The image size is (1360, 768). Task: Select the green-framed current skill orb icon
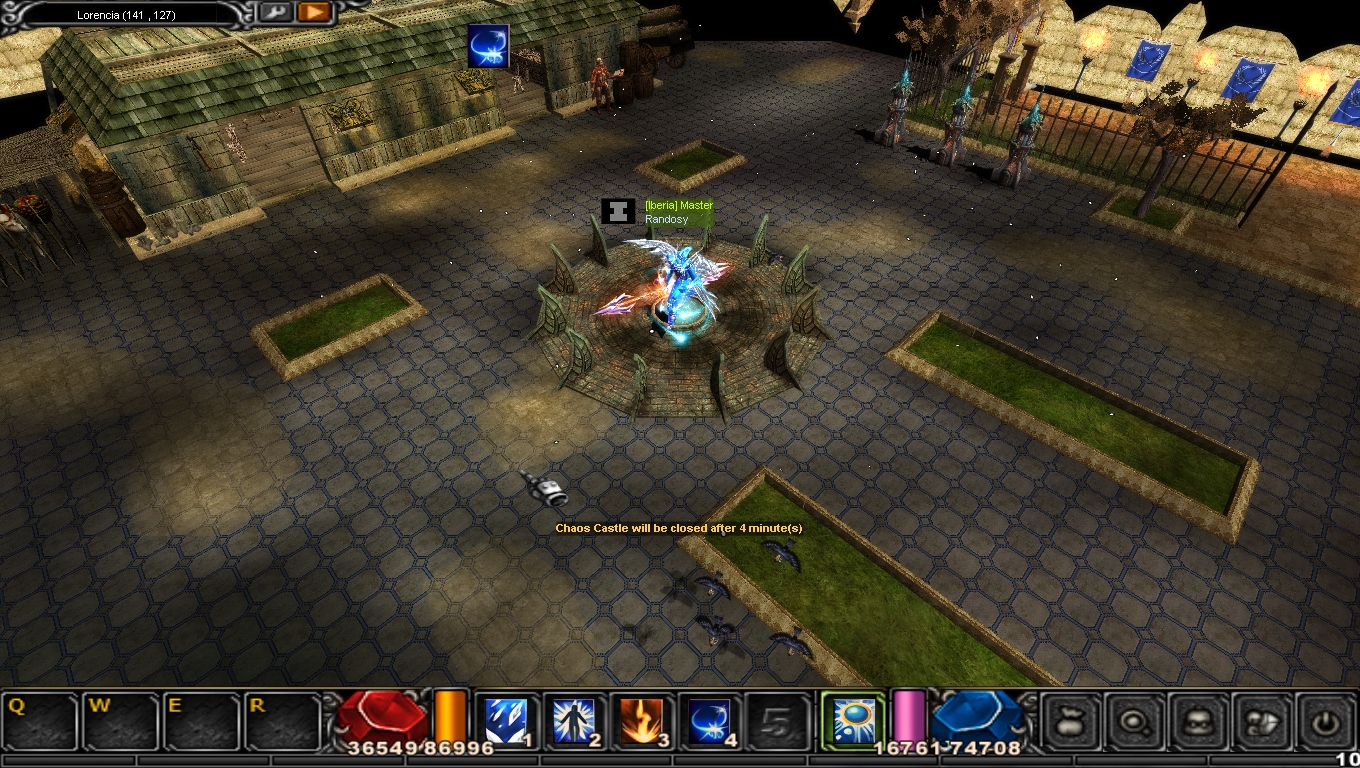pos(853,720)
